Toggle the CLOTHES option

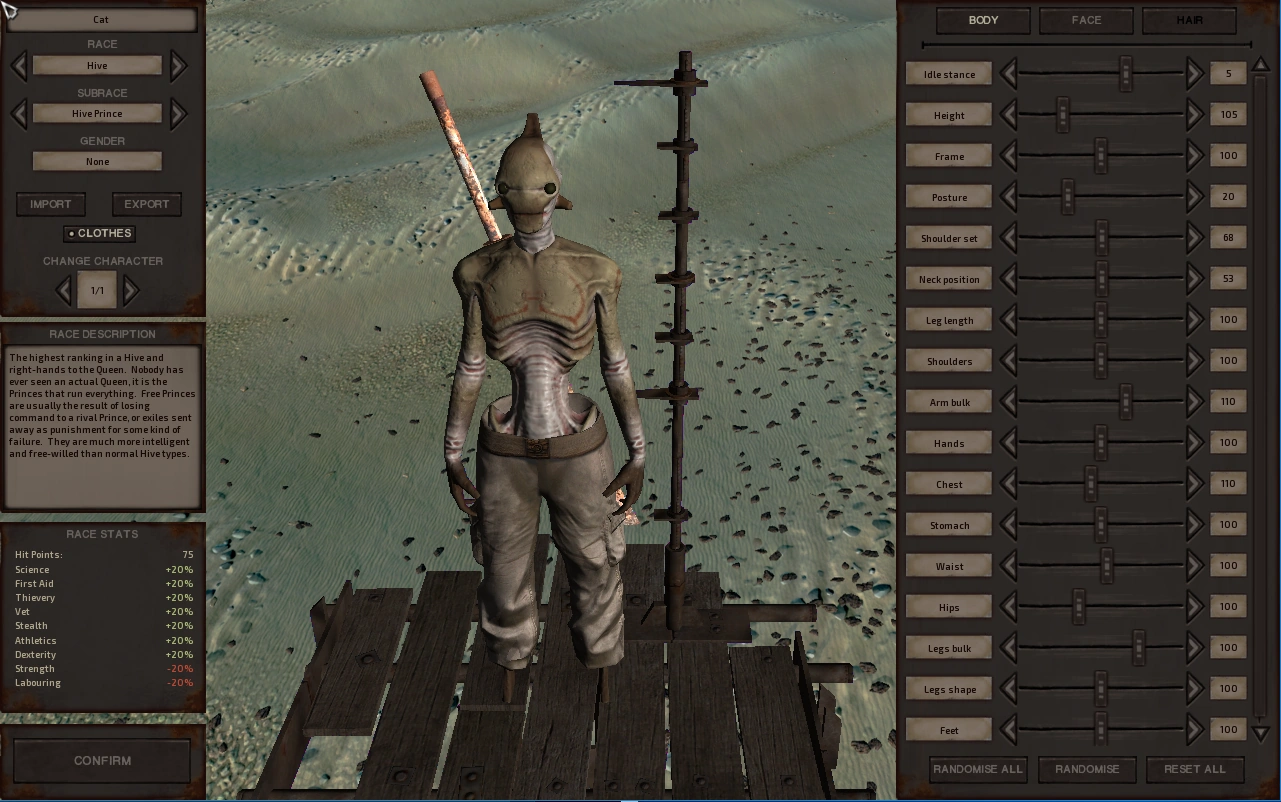(99, 233)
